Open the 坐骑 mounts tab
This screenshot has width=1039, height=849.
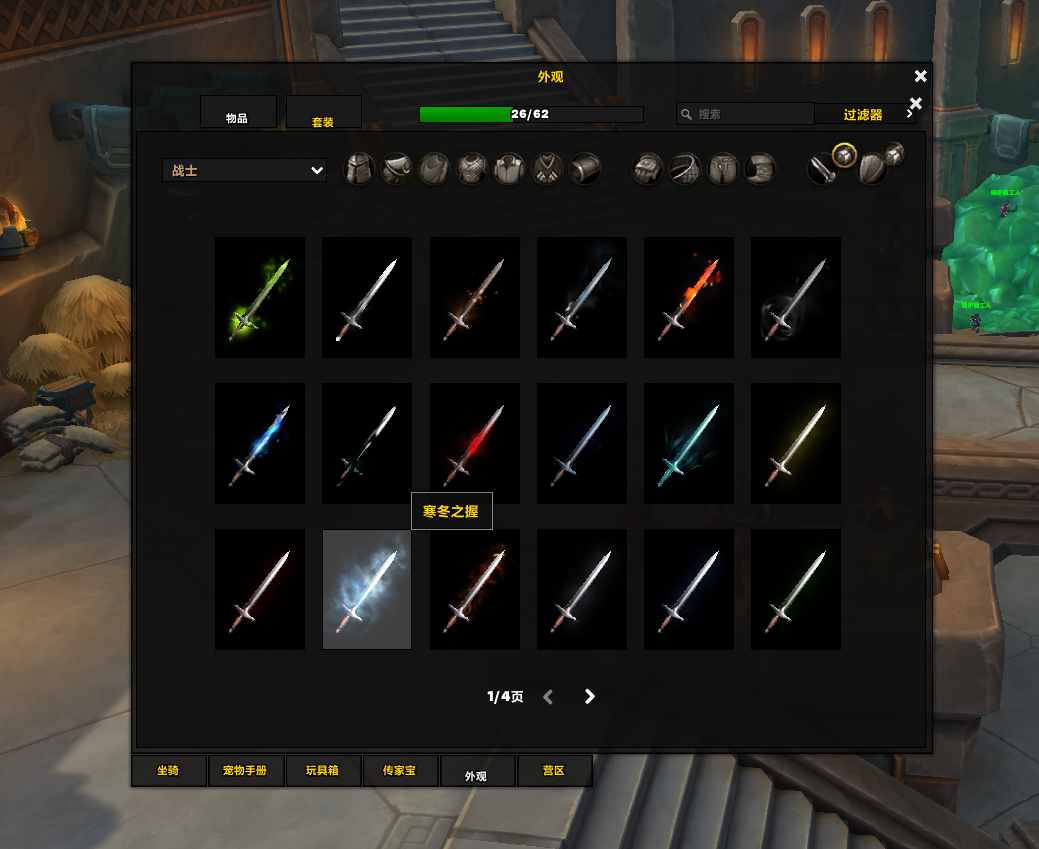[169, 771]
